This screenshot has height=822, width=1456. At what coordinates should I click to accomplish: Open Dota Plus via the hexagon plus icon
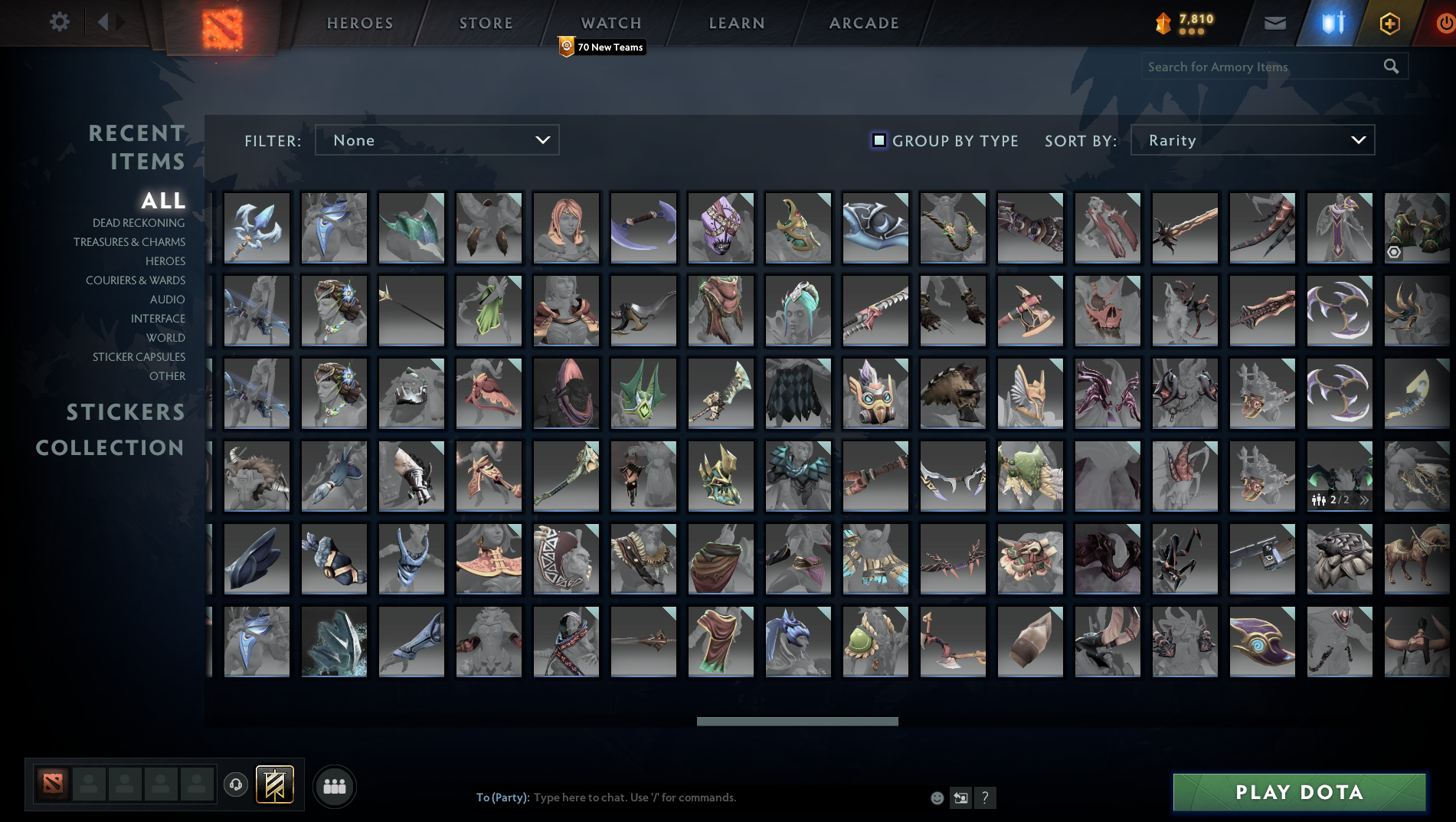click(x=1389, y=22)
